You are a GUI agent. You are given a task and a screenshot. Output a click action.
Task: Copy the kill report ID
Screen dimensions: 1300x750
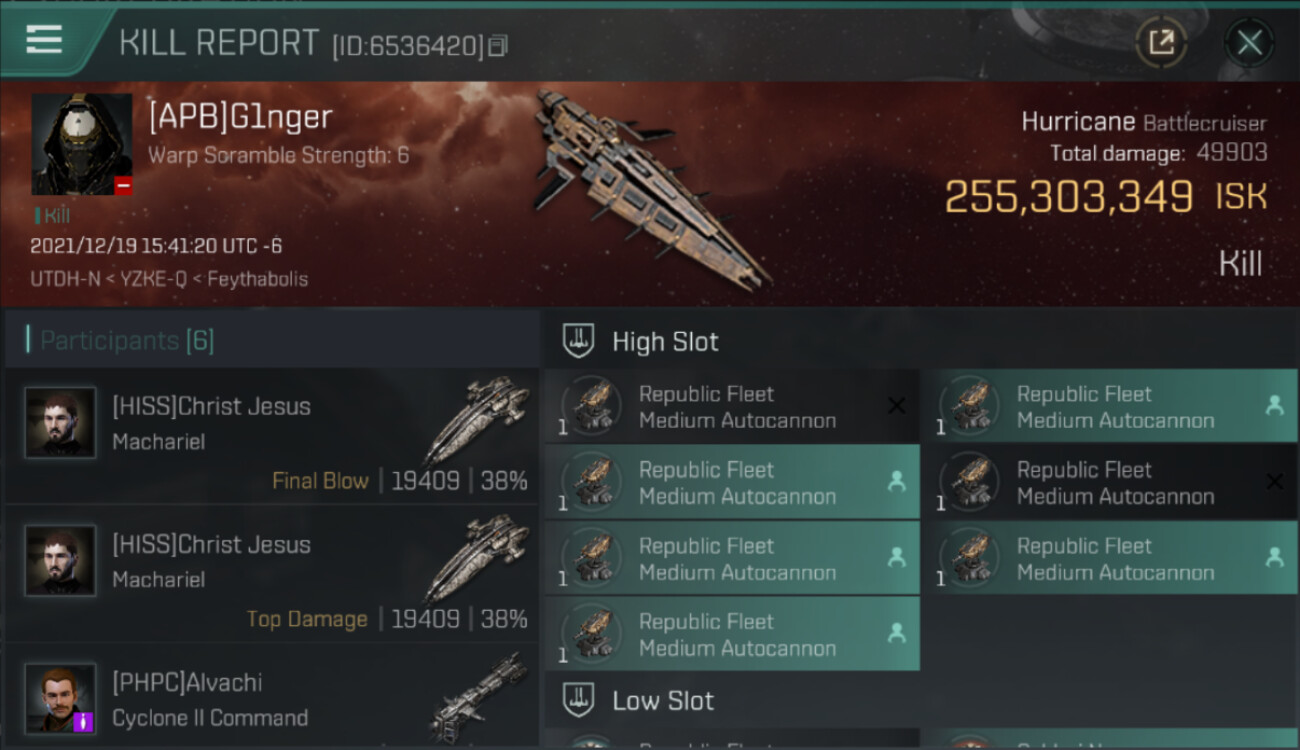coord(498,46)
